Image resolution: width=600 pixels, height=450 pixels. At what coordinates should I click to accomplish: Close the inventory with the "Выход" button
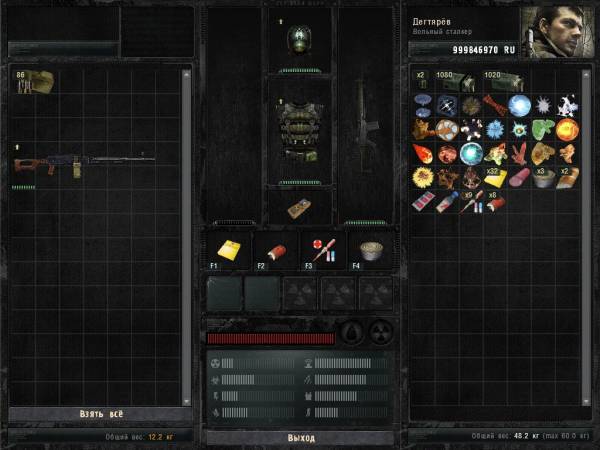[300, 438]
